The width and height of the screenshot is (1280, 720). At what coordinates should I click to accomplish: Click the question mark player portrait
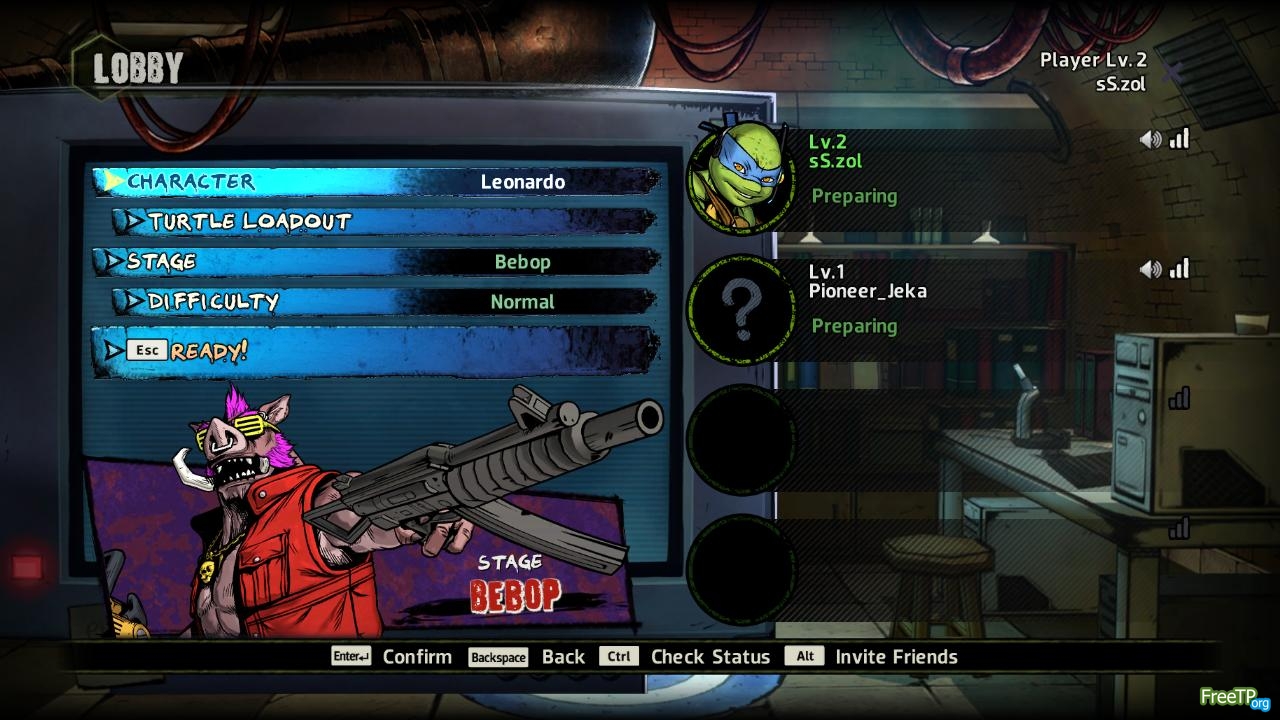(x=742, y=310)
